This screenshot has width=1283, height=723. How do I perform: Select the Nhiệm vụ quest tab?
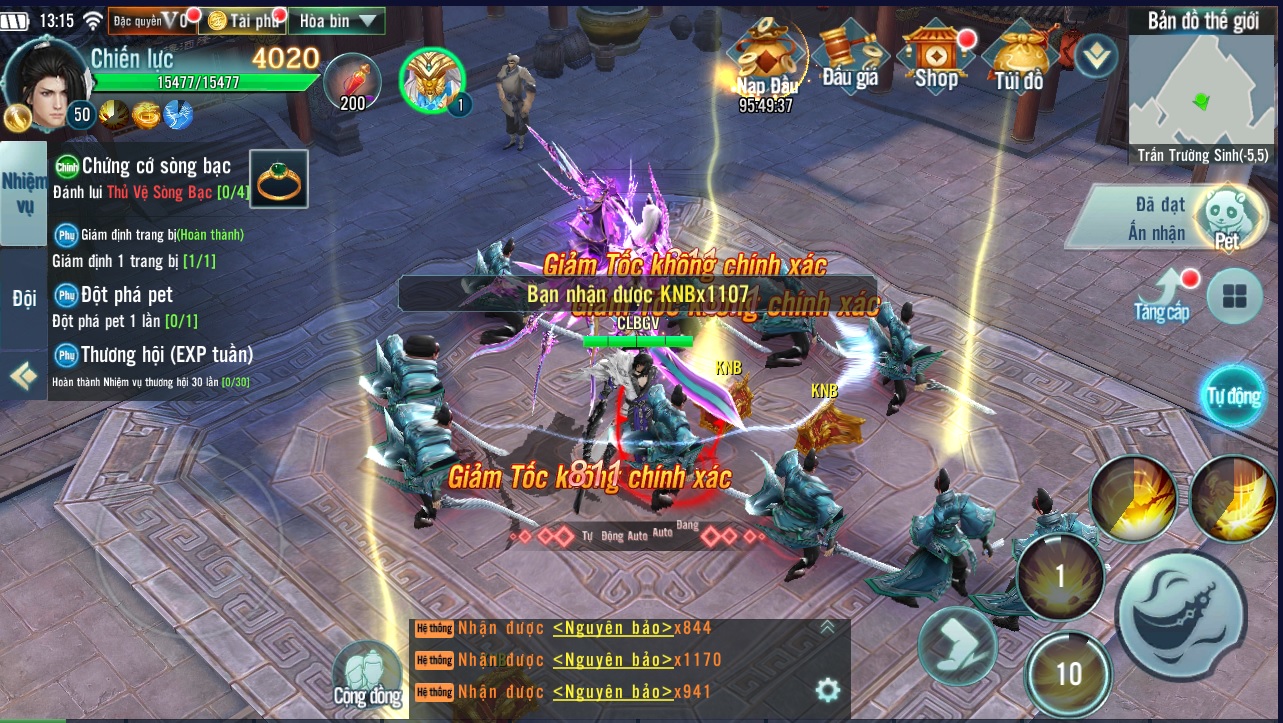pos(23,193)
